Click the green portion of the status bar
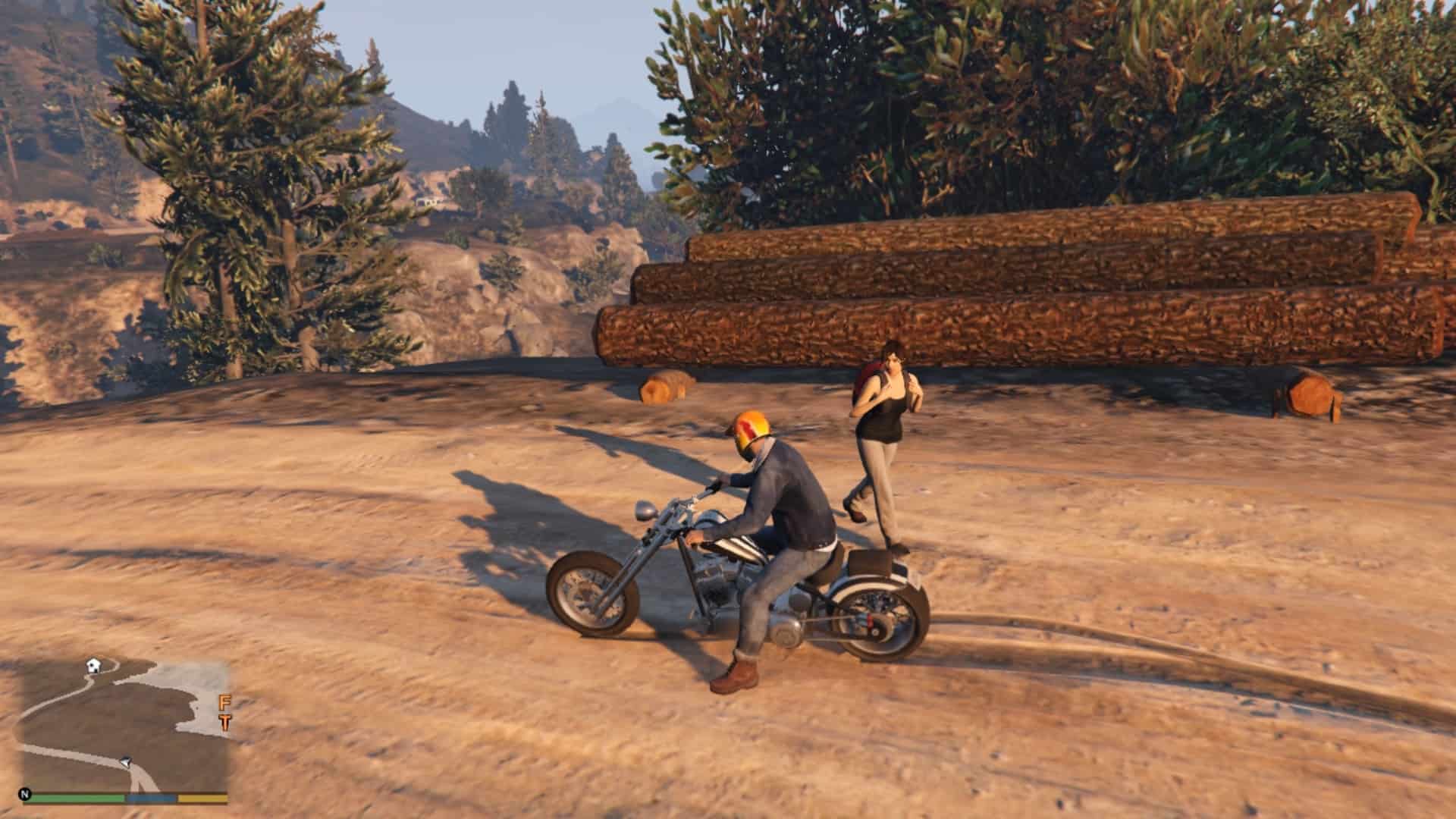This screenshot has height=819, width=1456. [x=79, y=798]
